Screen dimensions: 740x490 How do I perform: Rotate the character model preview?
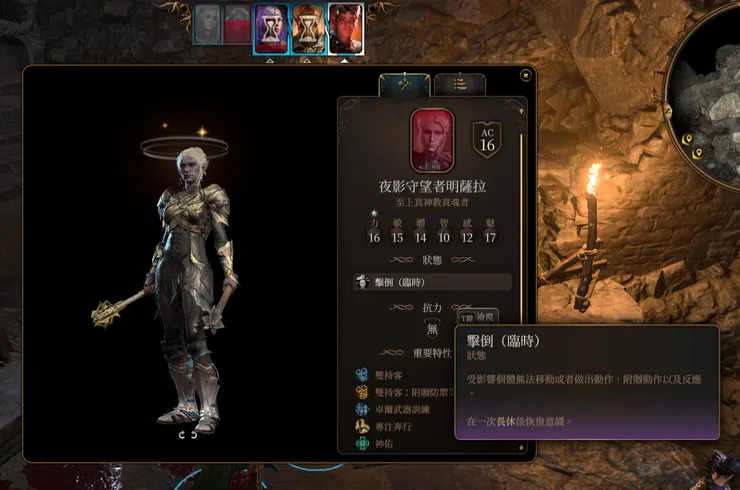pyautogui.click(x=188, y=434)
